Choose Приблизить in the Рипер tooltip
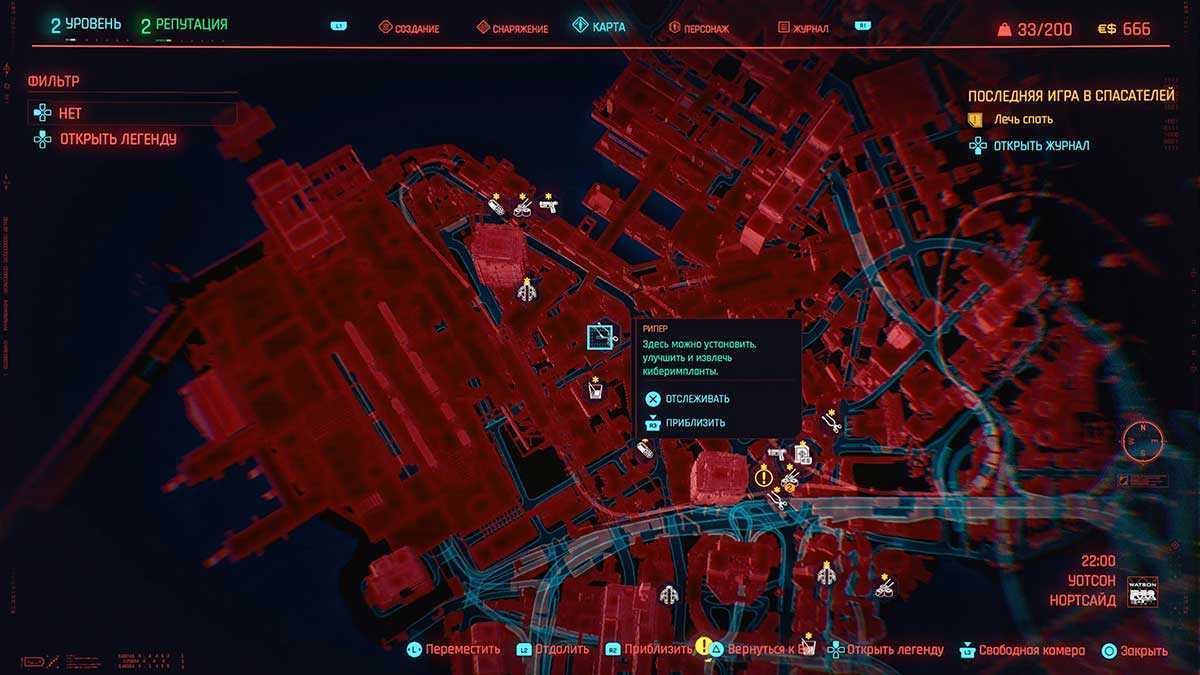 click(x=695, y=423)
